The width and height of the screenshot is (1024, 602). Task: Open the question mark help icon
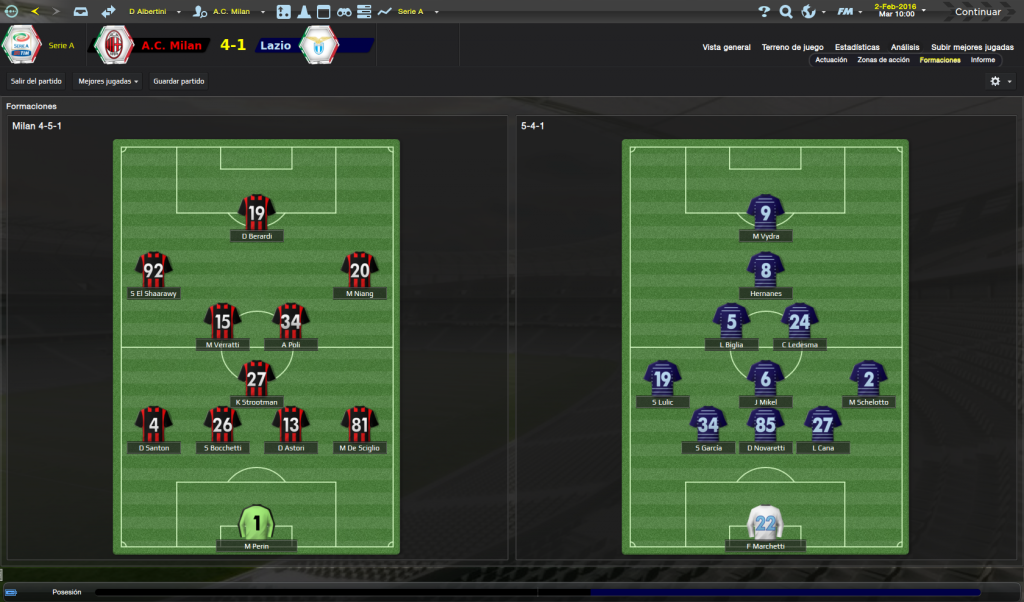point(764,12)
